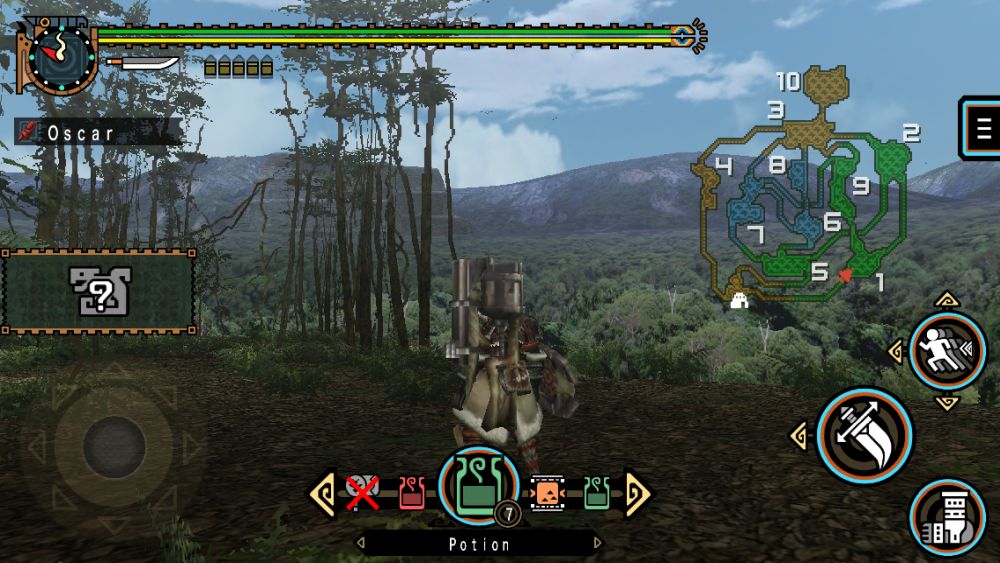1000x563 pixels.
Task: Tap the sword attack button
Action: (864, 436)
